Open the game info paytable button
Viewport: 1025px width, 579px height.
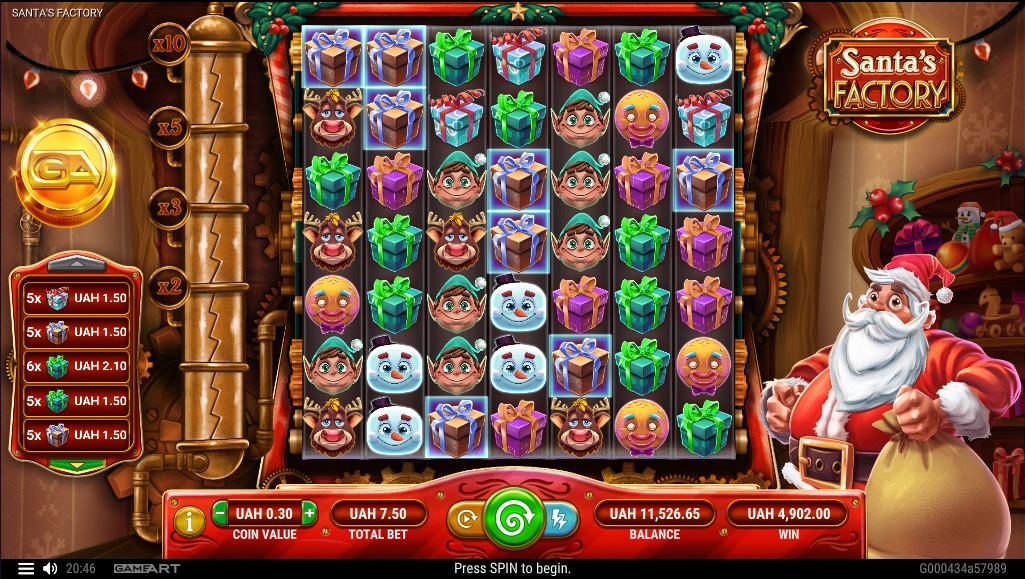click(x=189, y=519)
